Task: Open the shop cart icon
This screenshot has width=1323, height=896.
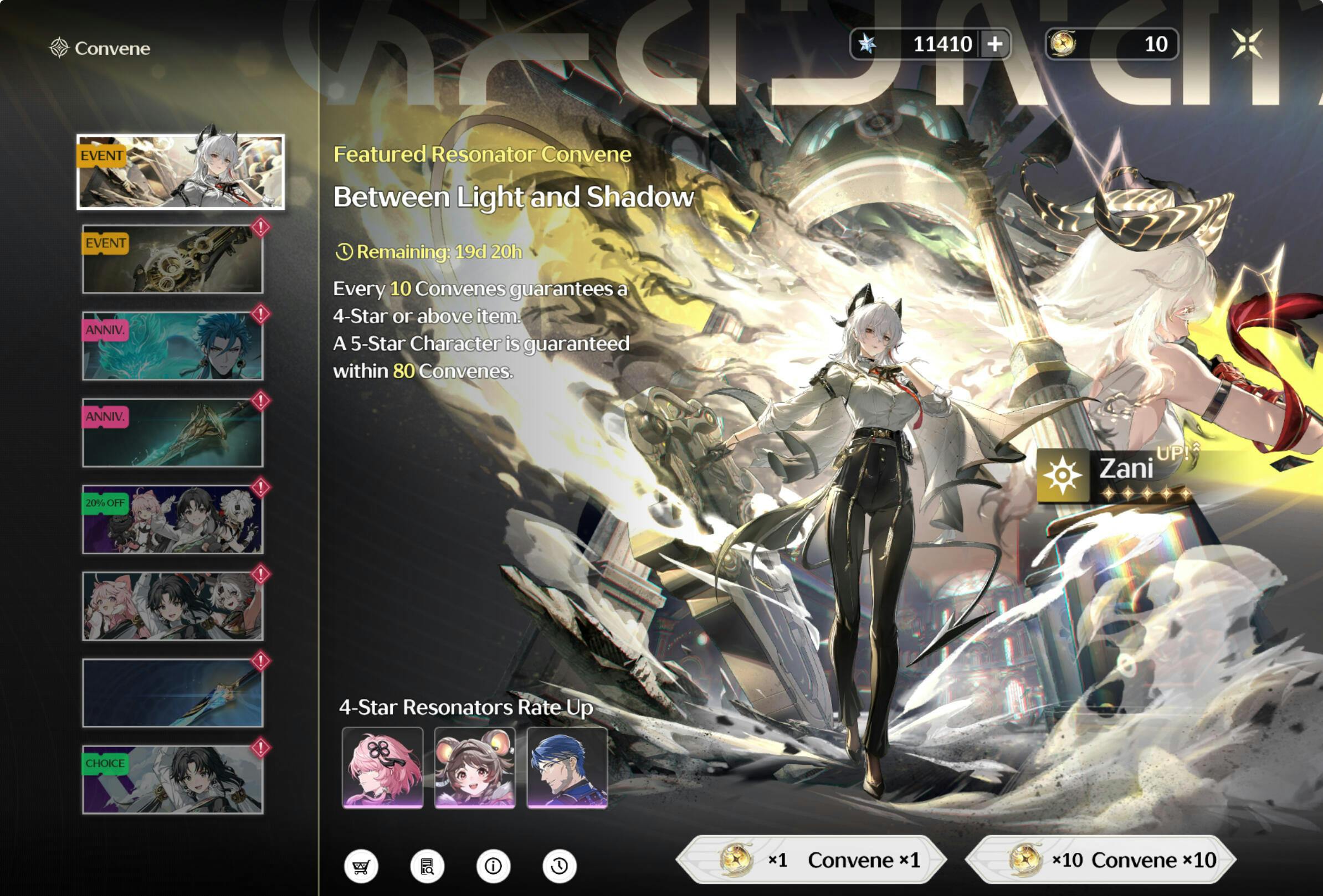Action: pos(361,867)
